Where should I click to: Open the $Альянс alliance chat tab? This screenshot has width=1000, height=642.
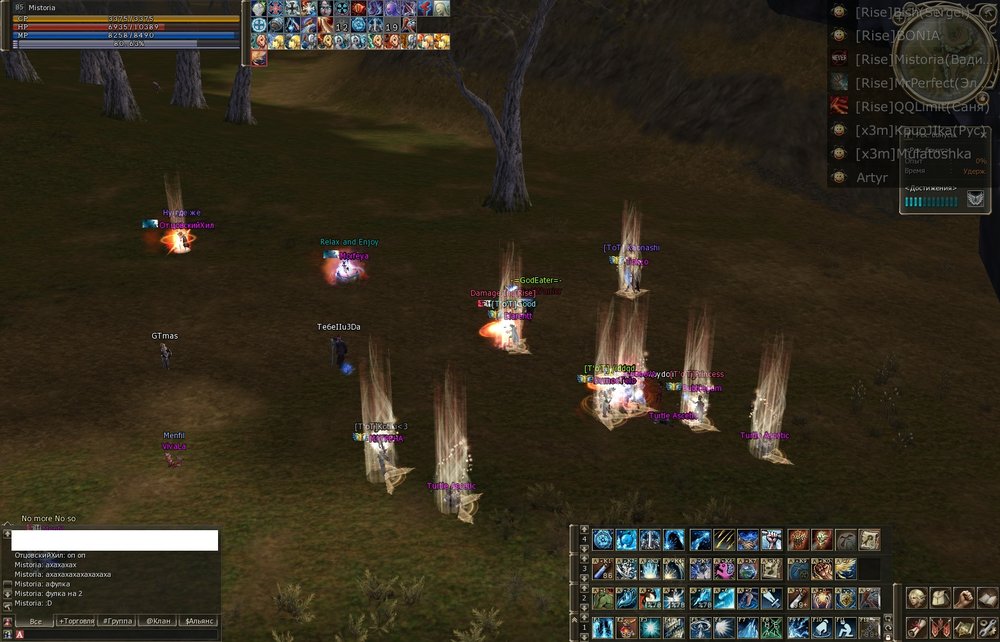(x=197, y=621)
